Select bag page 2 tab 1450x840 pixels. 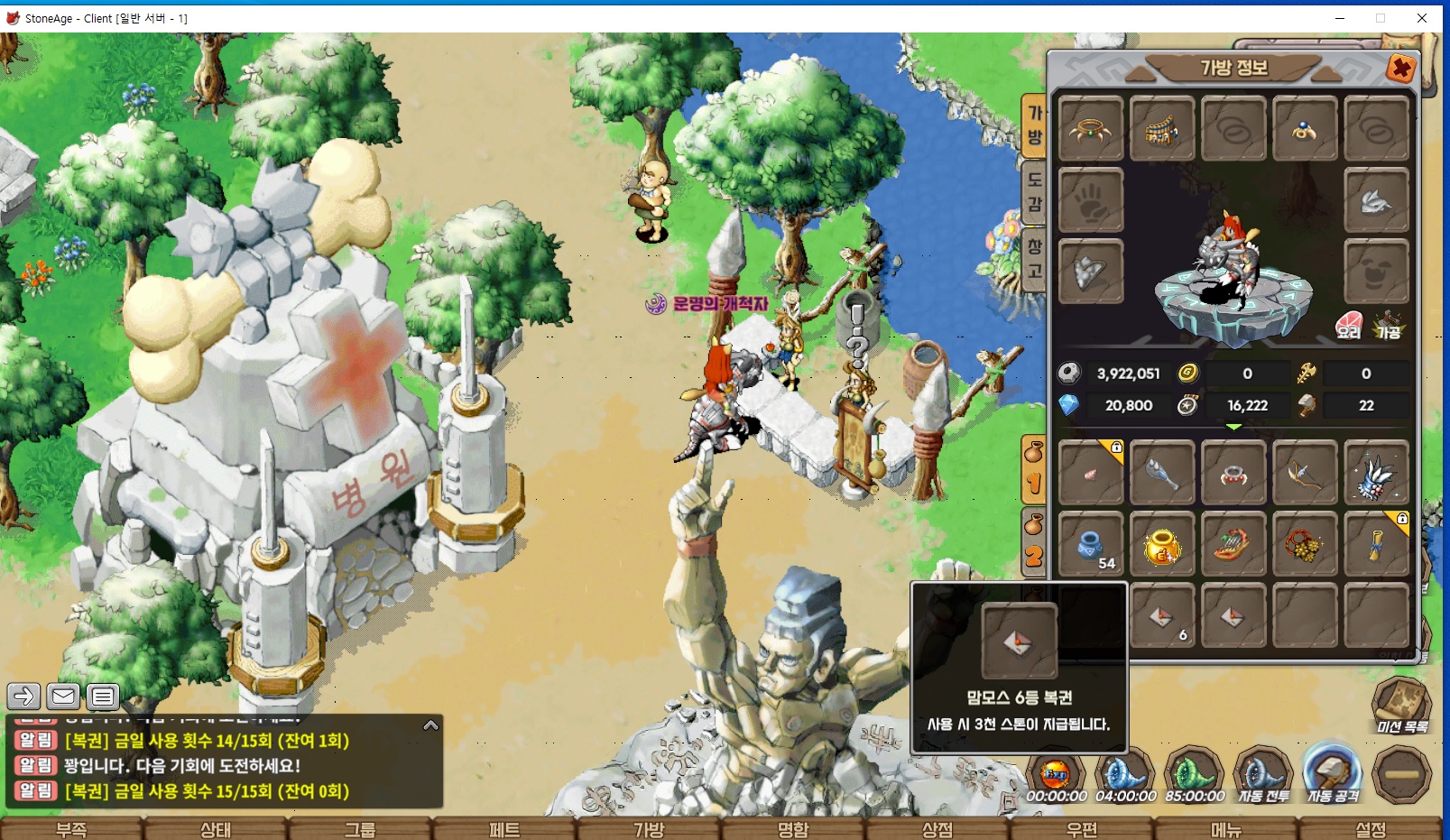[x=1034, y=543]
